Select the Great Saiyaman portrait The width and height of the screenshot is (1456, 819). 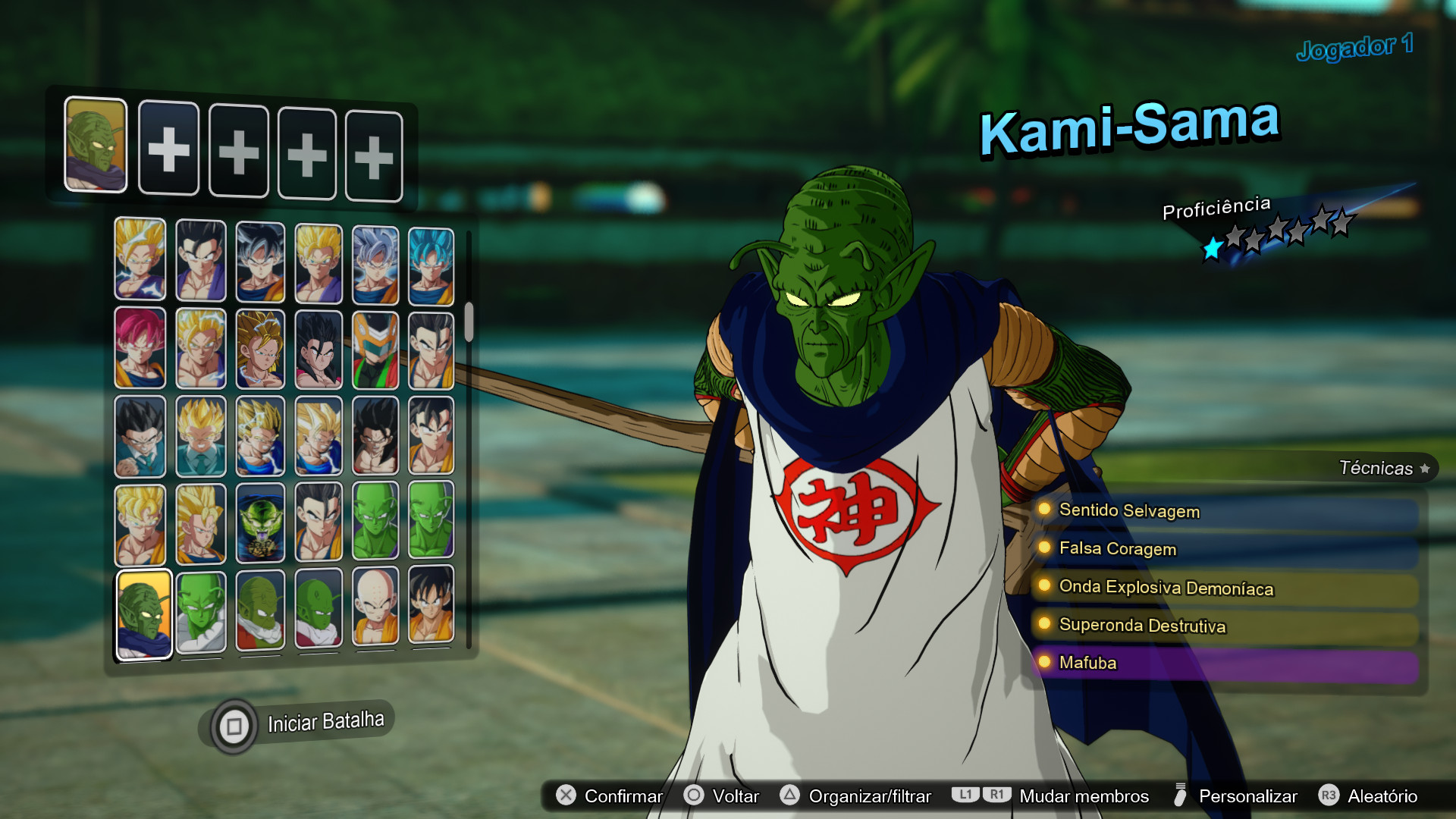tap(375, 347)
